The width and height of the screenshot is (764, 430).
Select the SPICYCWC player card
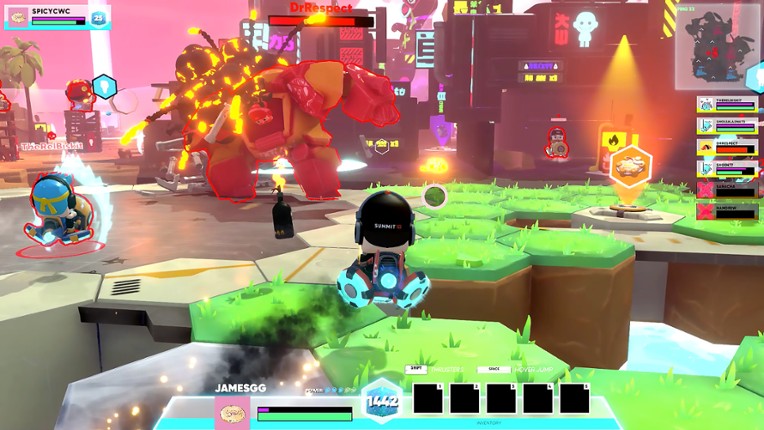[55, 16]
